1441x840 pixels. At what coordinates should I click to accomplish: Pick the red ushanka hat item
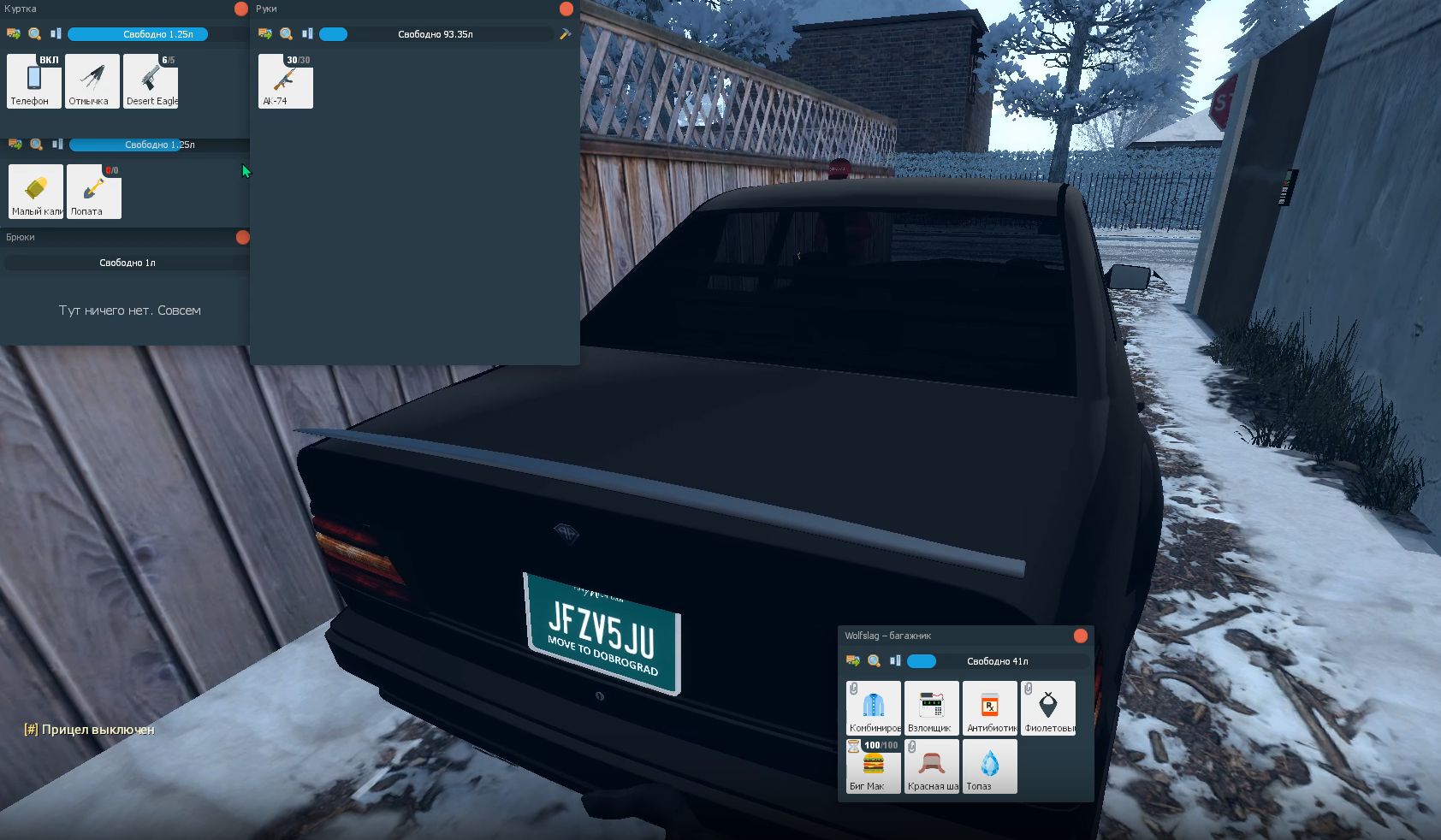point(932,766)
